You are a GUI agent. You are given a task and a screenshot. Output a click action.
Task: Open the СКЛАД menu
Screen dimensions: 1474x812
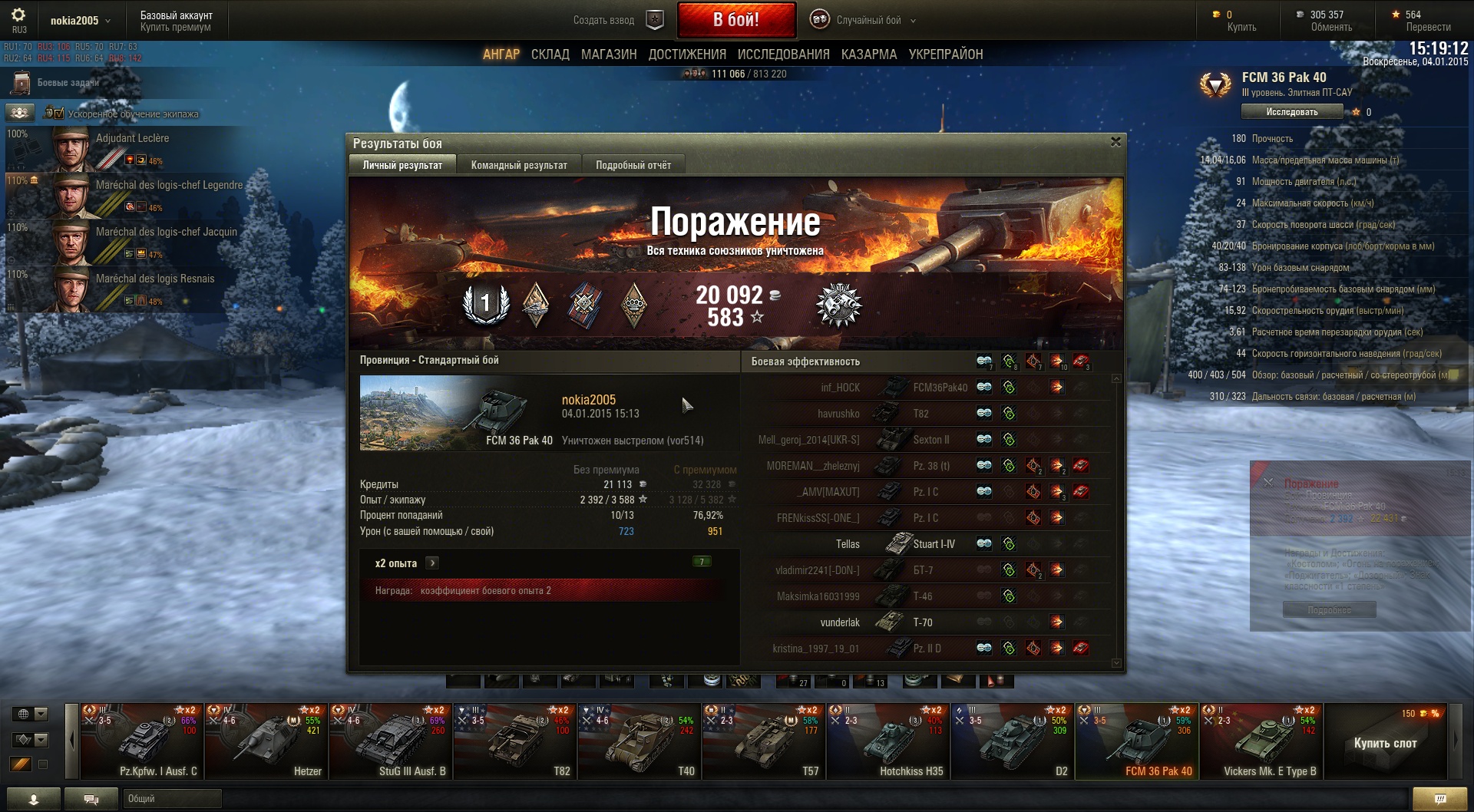550,54
